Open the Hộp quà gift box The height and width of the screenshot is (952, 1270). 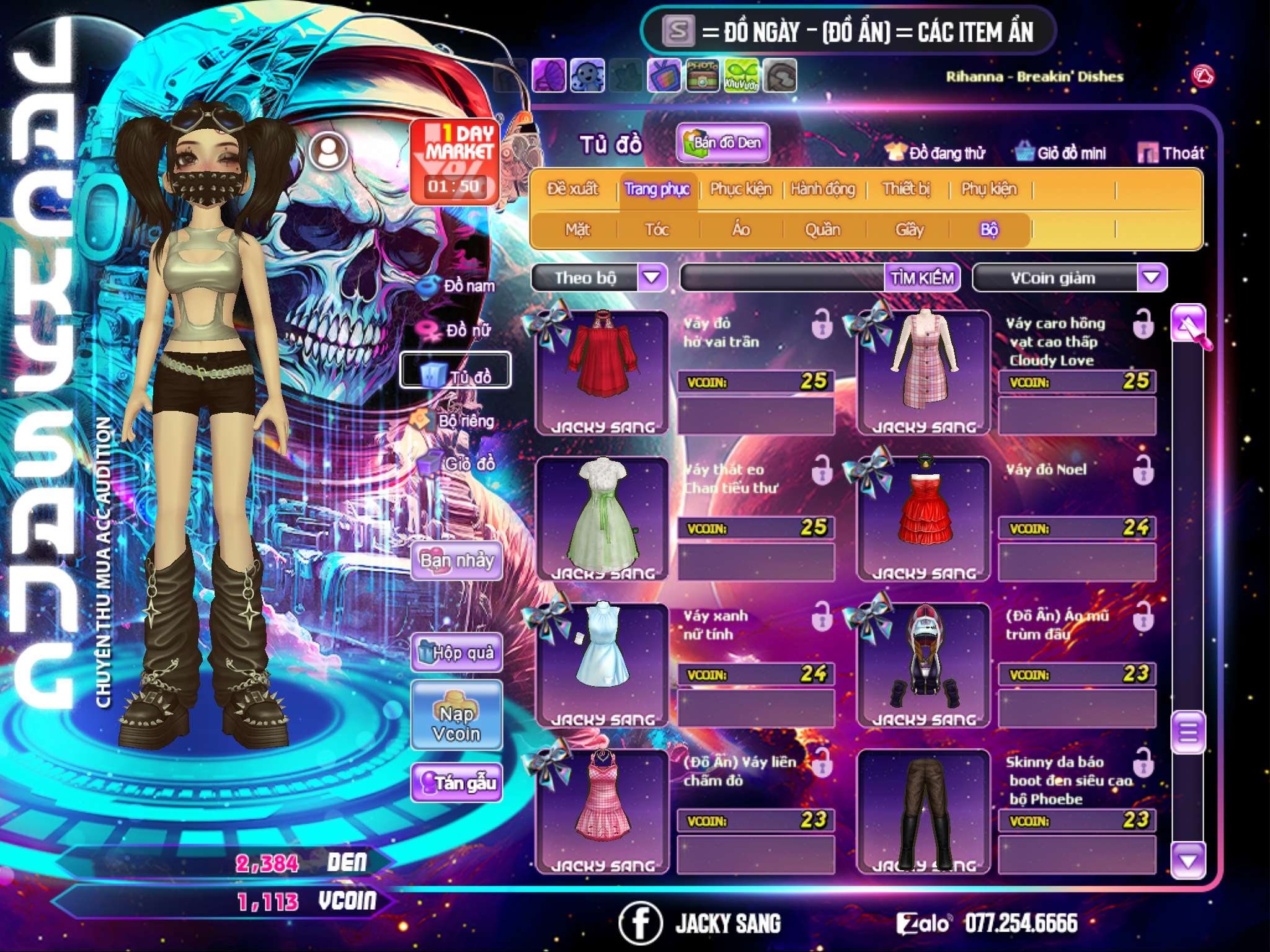click(x=456, y=653)
